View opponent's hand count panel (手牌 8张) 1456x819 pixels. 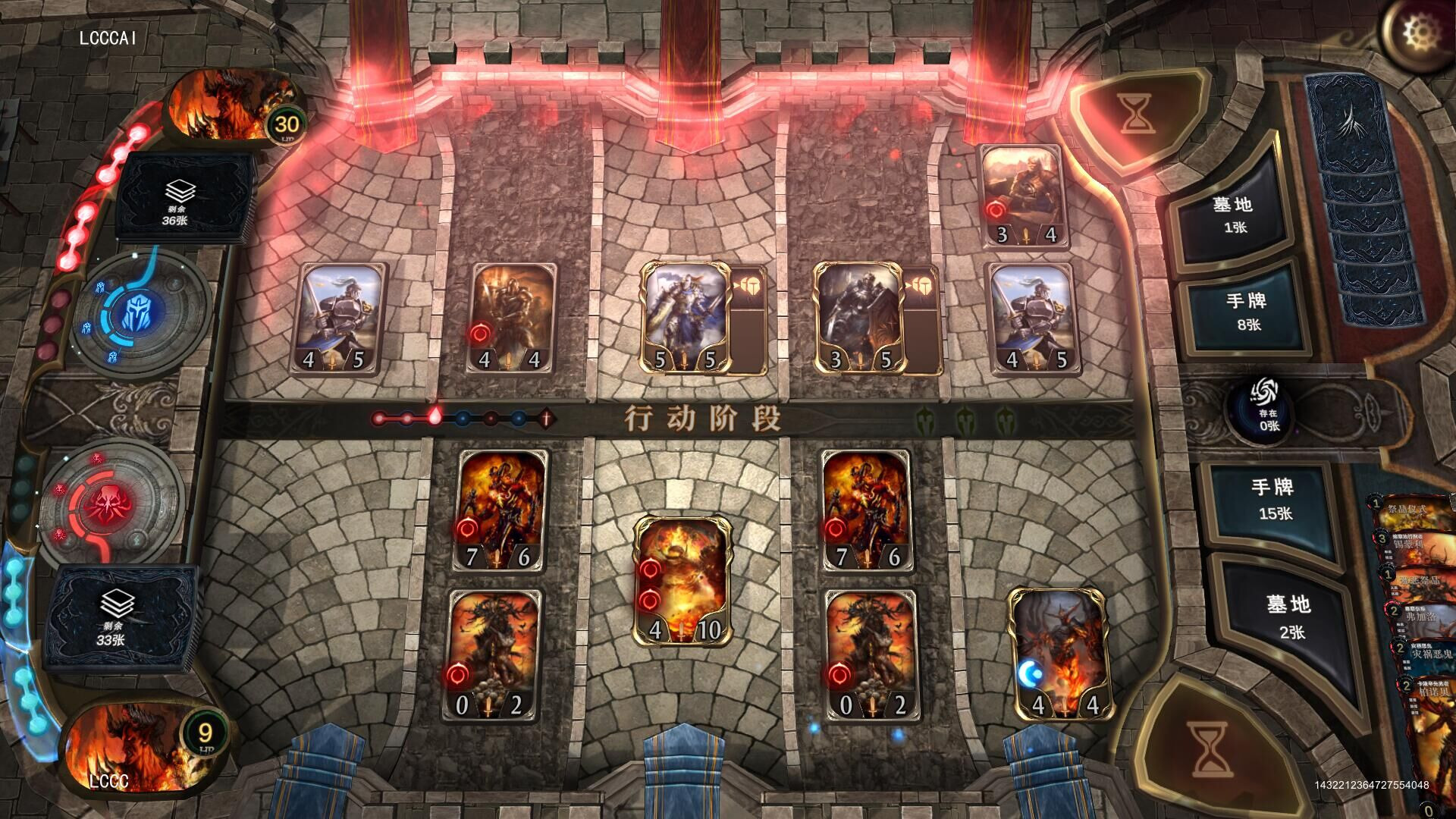(1247, 312)
